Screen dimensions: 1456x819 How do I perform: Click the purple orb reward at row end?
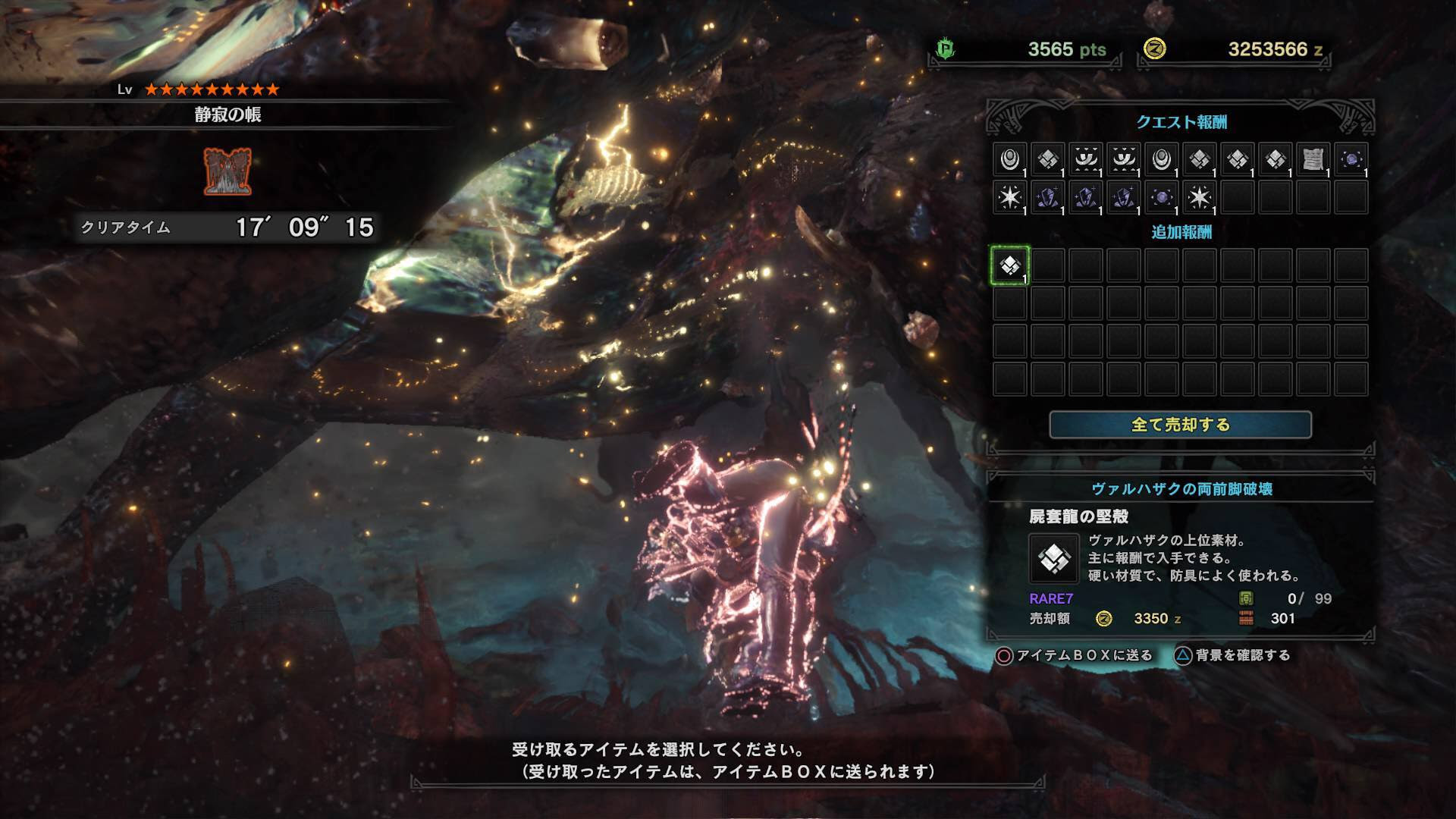coord(1353,160)
